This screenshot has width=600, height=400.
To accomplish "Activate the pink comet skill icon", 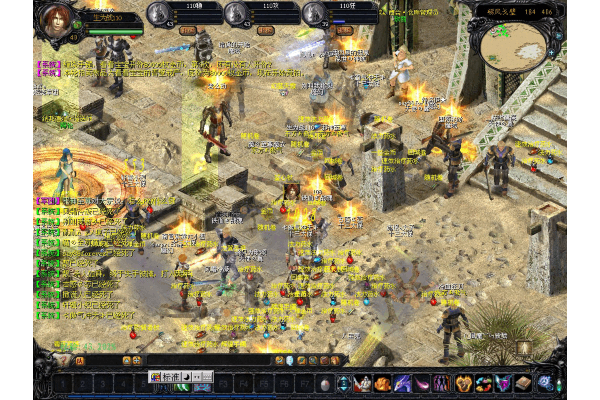I will coord(422,383).
